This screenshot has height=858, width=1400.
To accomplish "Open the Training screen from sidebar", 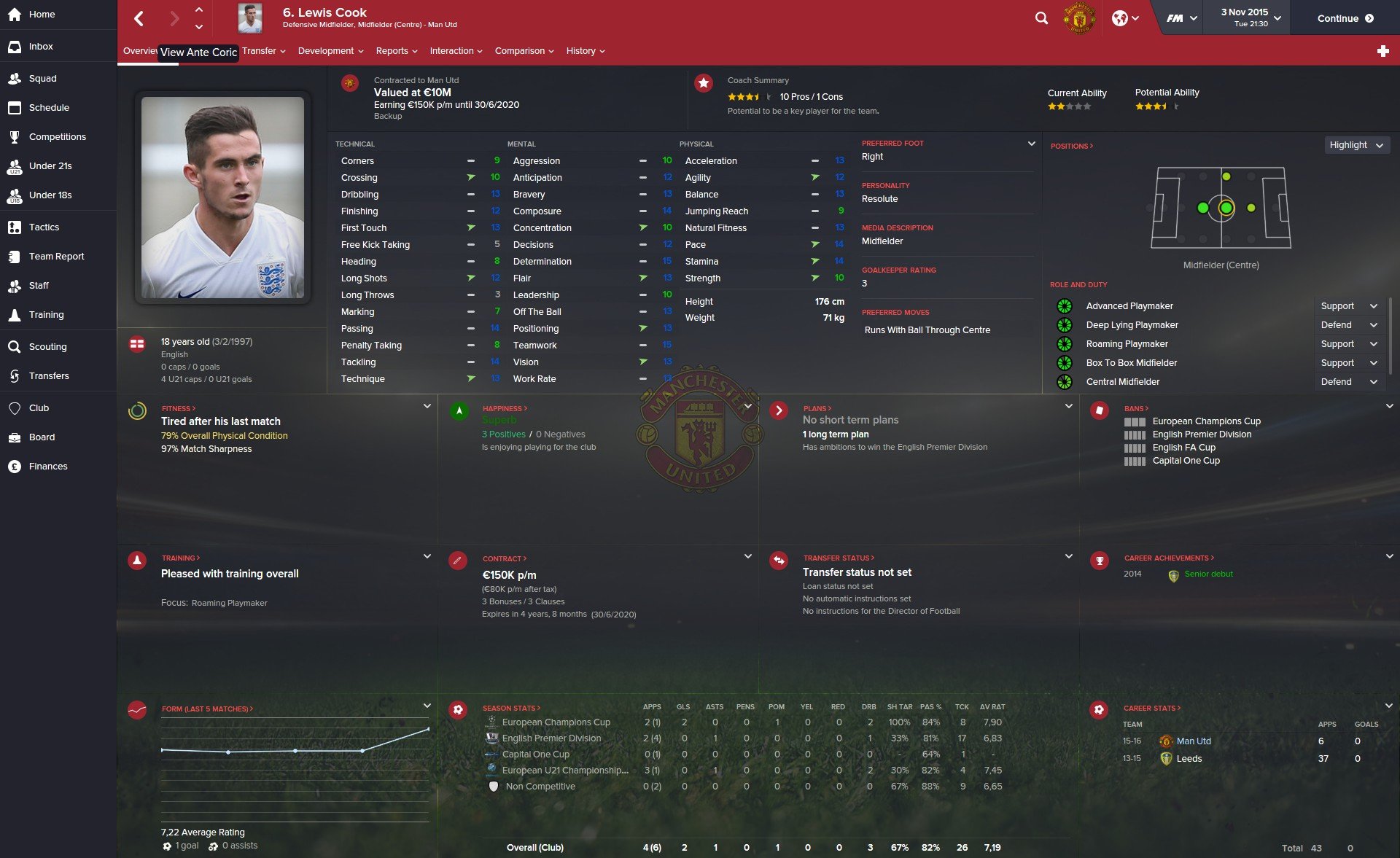I will 46,314.
